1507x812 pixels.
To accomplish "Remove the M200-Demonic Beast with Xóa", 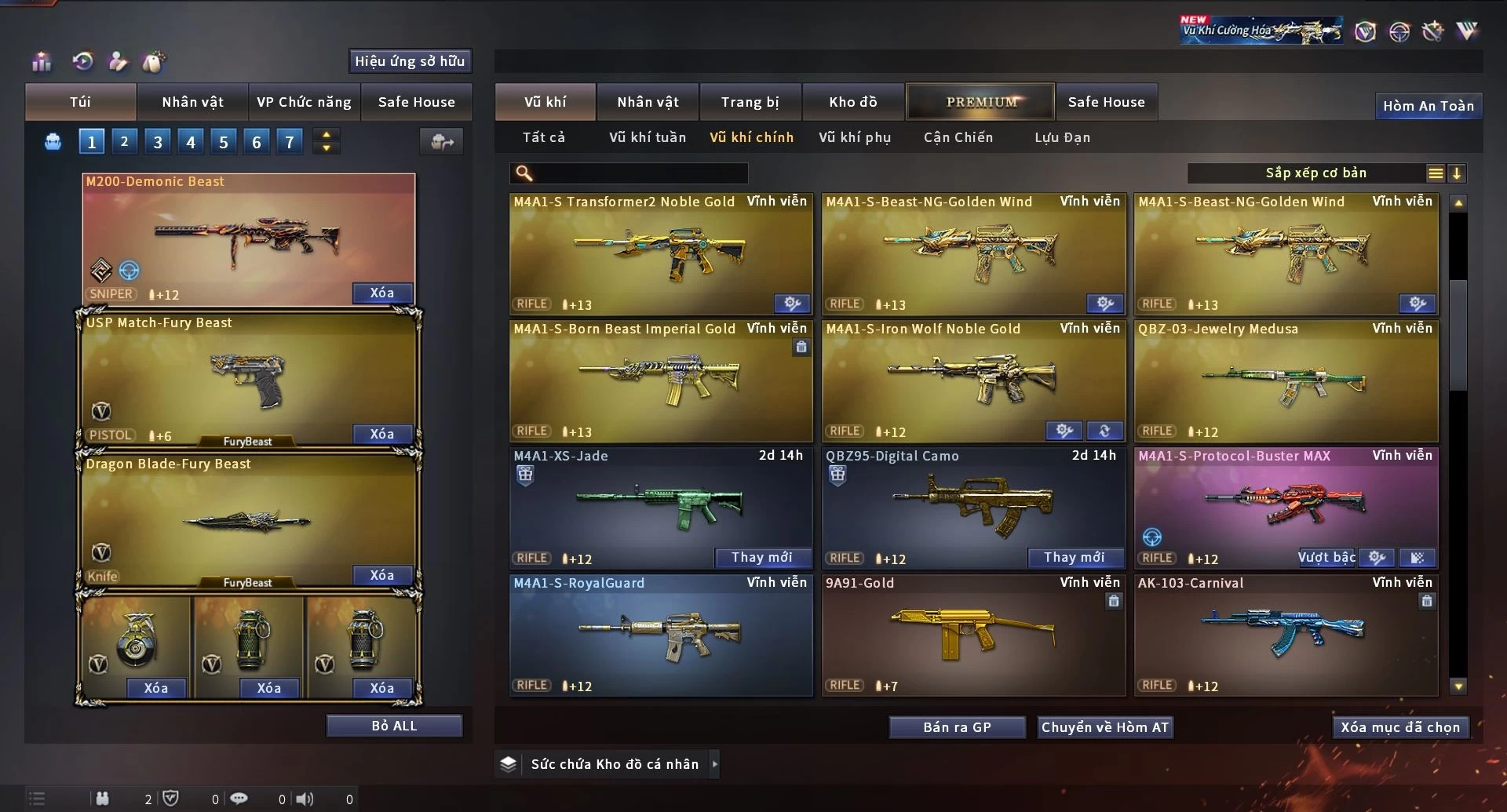I will (x=382, y=293).
